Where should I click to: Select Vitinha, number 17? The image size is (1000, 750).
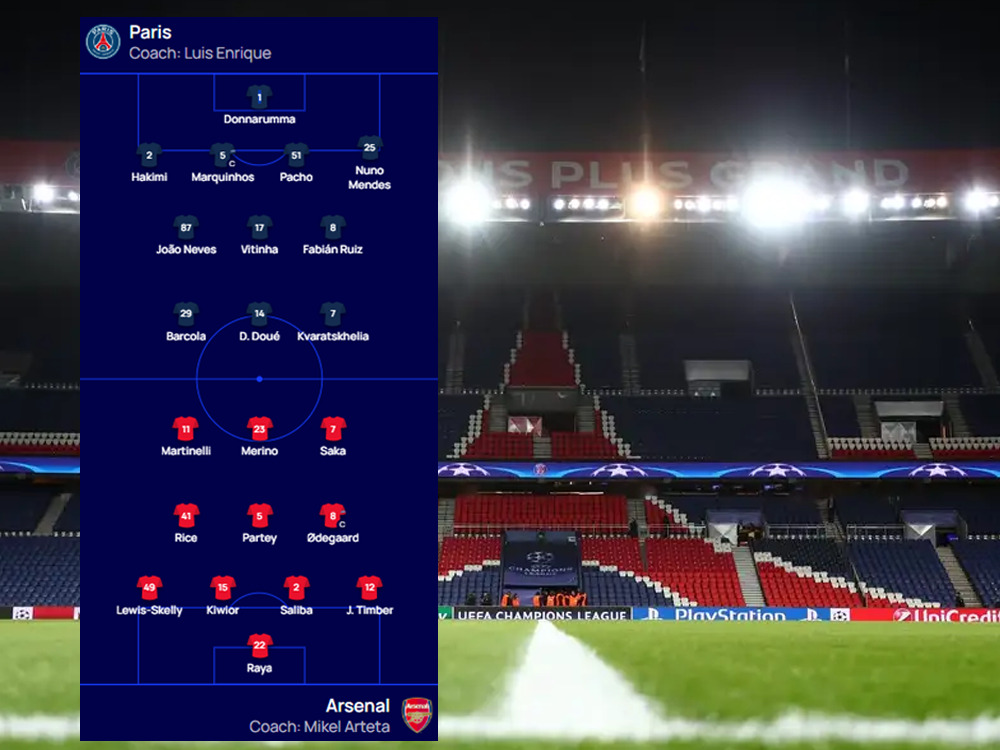(259, 227)
